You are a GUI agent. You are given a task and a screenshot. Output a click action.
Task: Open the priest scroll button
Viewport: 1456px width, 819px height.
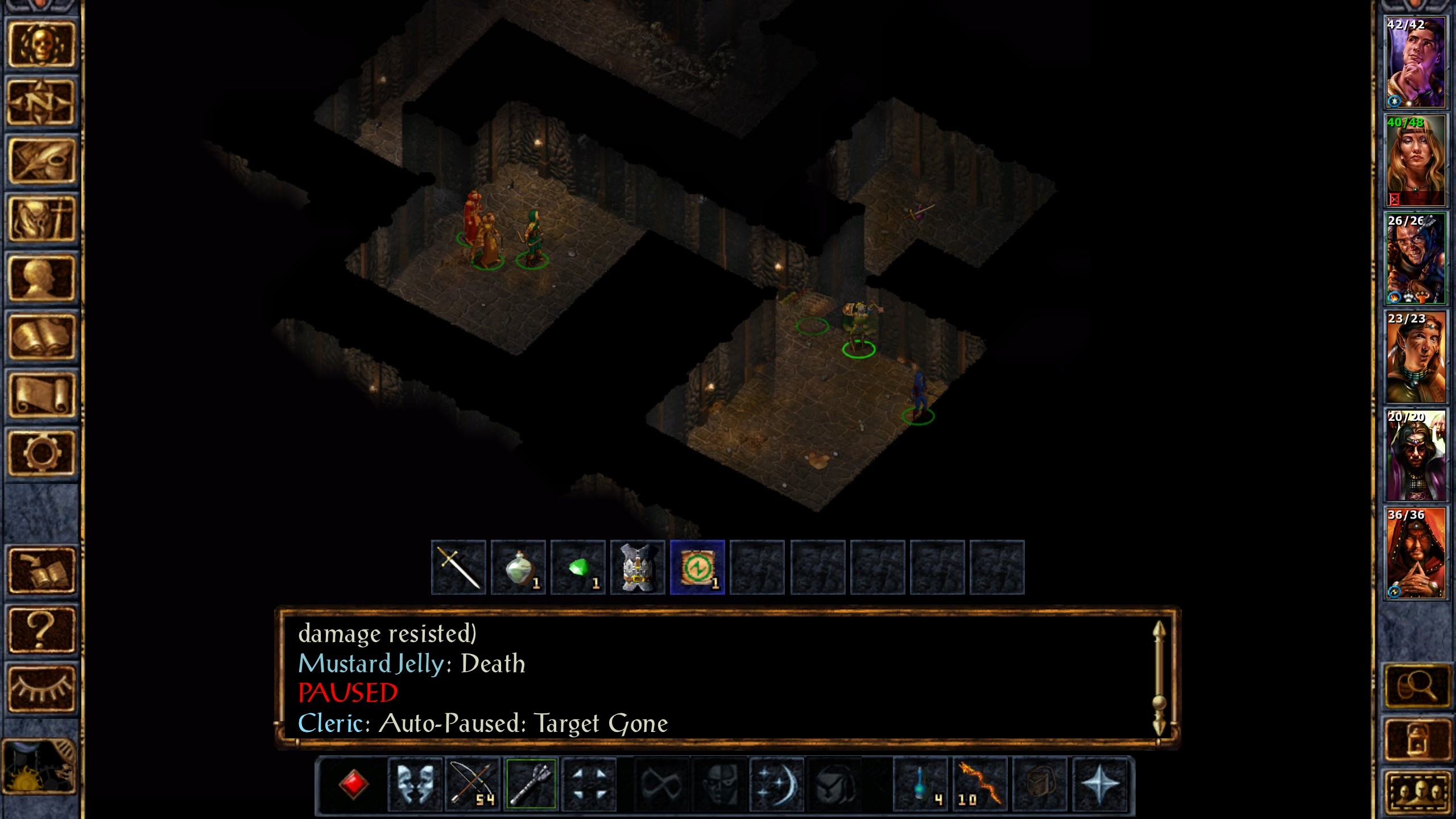[x=41, y=395]
